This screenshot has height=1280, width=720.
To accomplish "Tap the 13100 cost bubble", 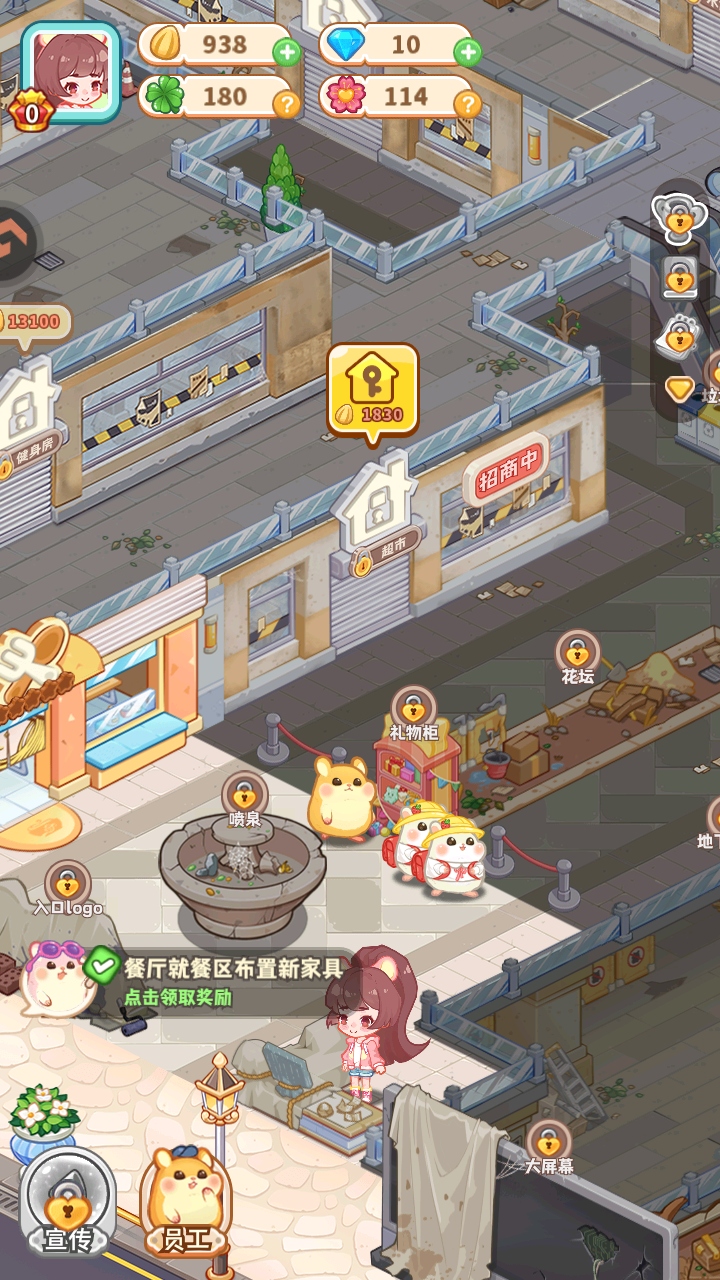I will tap(35, 323).
